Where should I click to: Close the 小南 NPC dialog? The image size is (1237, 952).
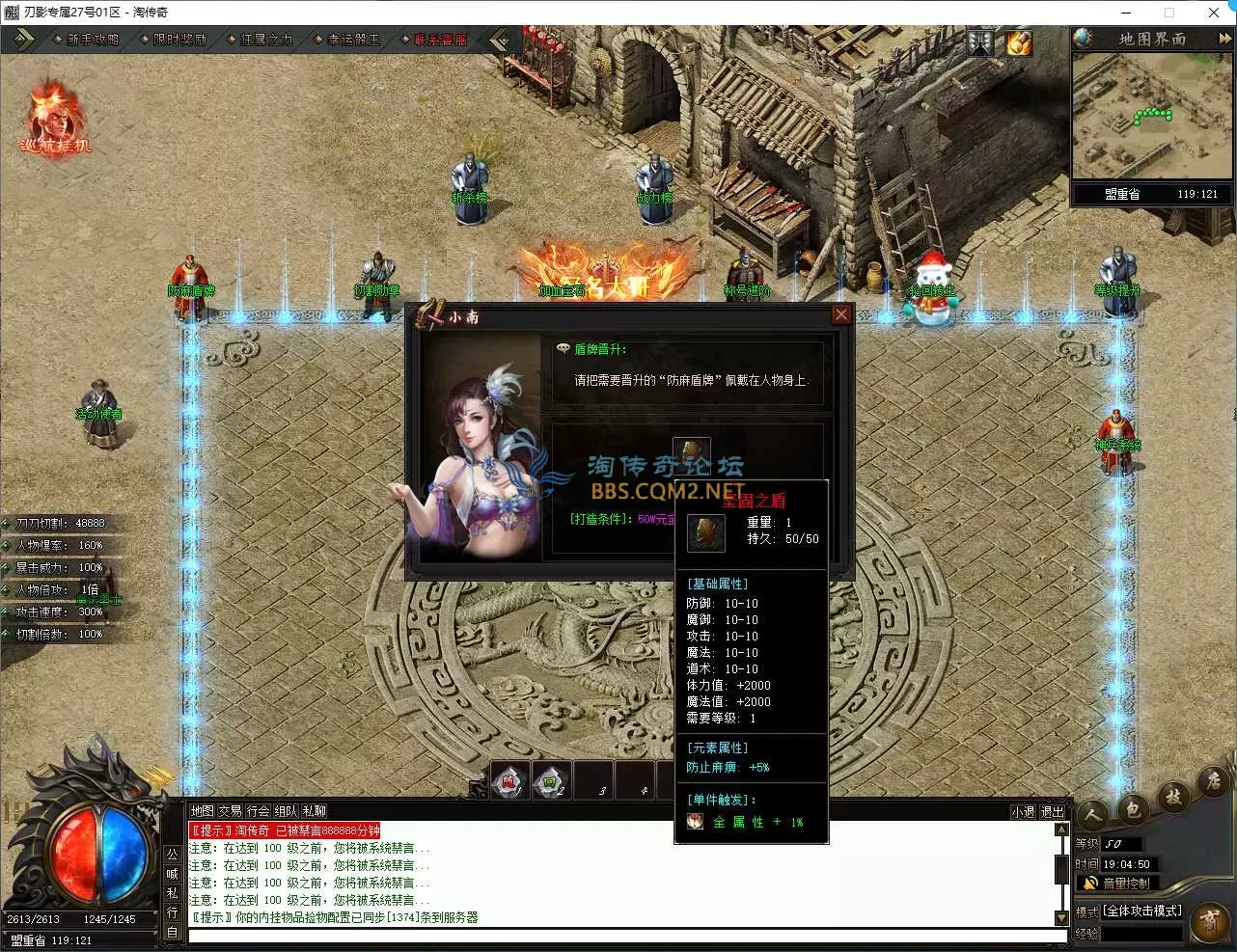[x=840, y=315]
